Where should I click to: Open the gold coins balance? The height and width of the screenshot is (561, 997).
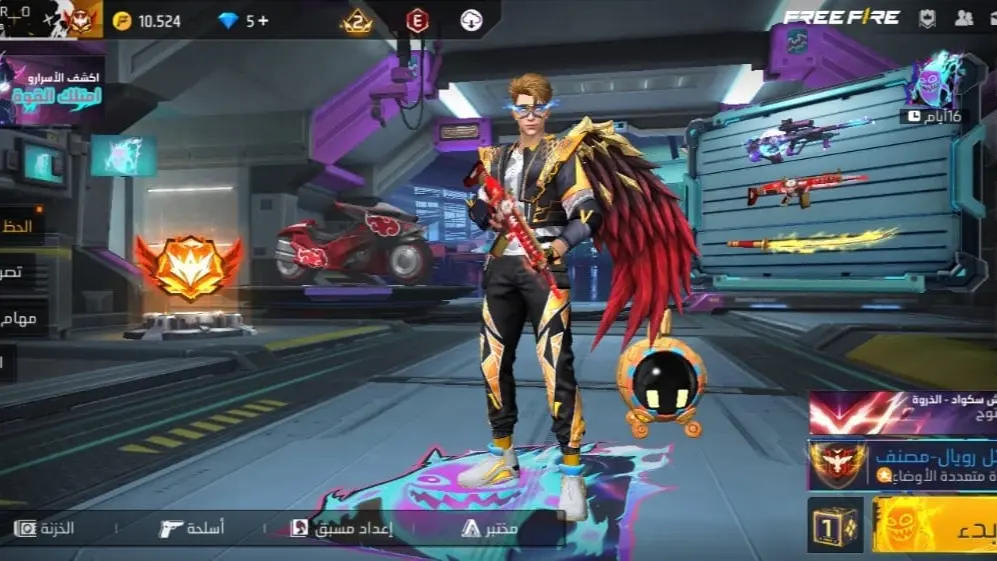pyautogui.click(x=146, y=21)
